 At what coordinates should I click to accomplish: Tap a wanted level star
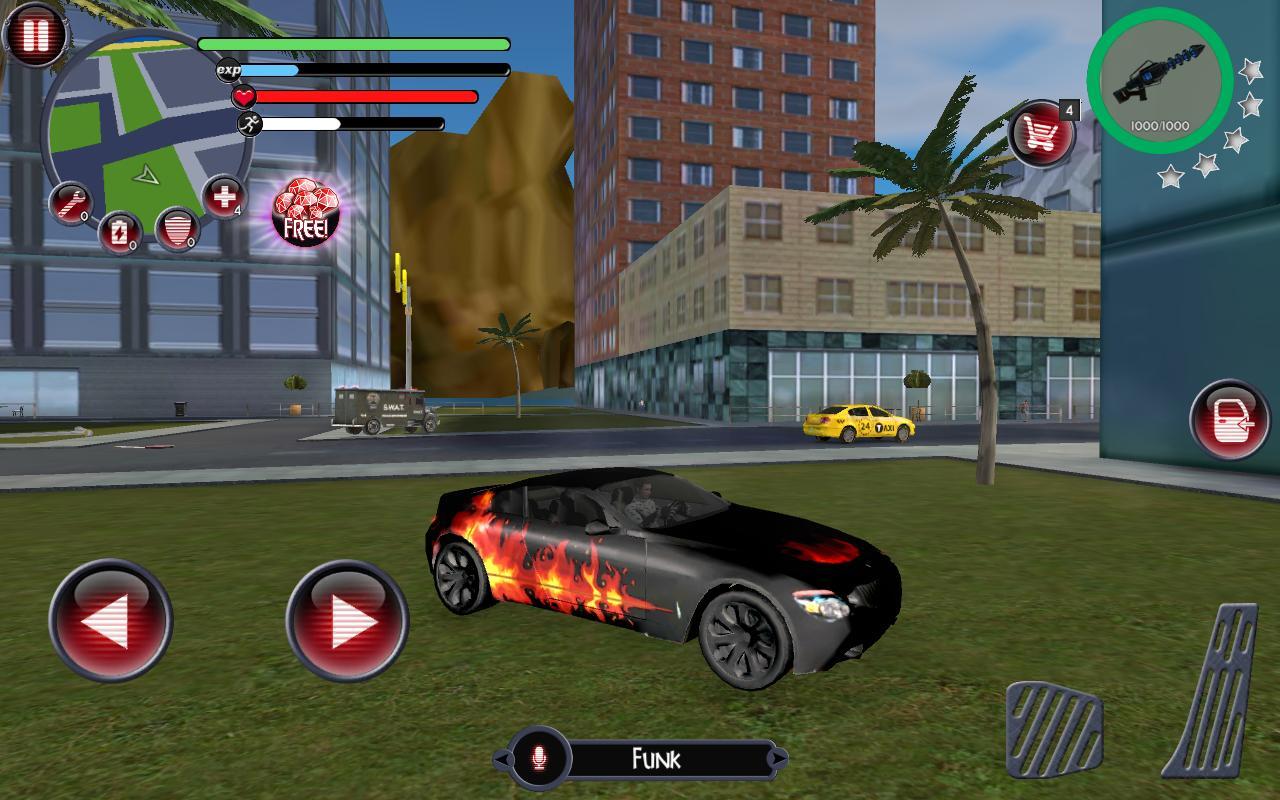[1248, 72]
